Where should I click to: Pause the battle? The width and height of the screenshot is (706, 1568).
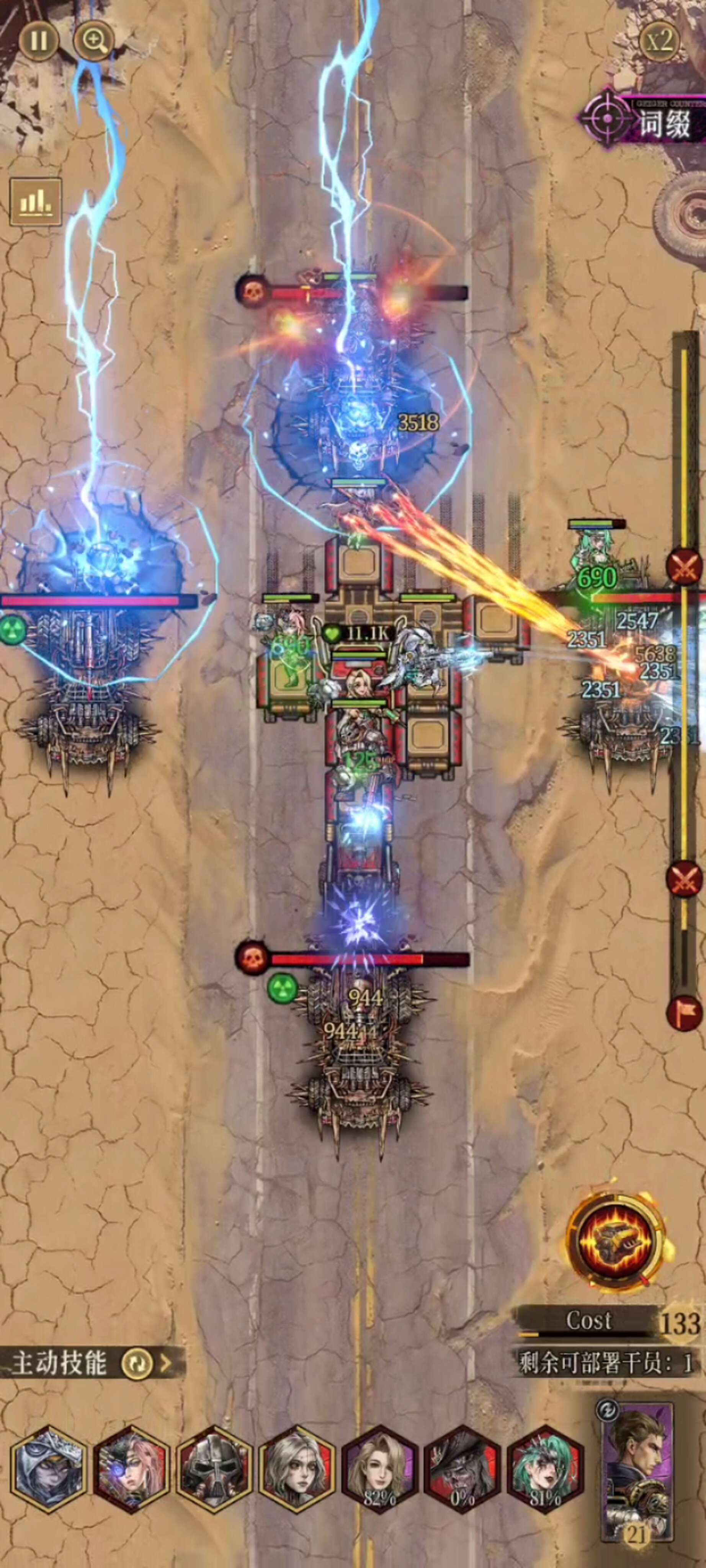(38, 41)
